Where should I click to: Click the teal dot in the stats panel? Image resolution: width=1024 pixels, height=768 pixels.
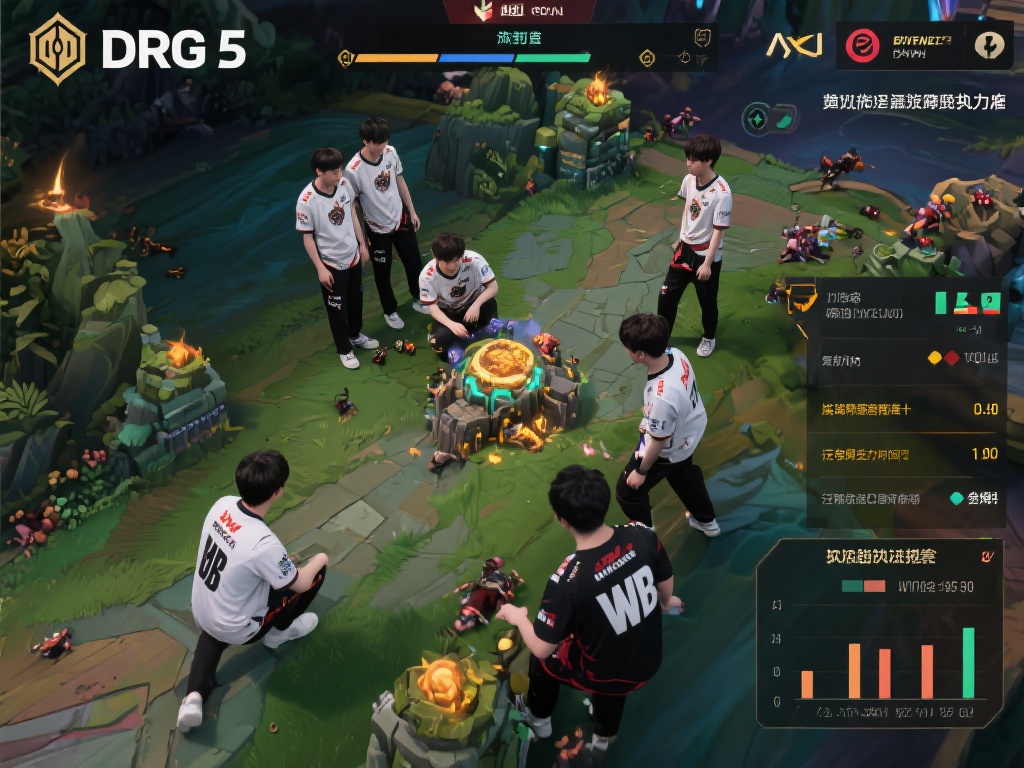click(x=956, y=497)
